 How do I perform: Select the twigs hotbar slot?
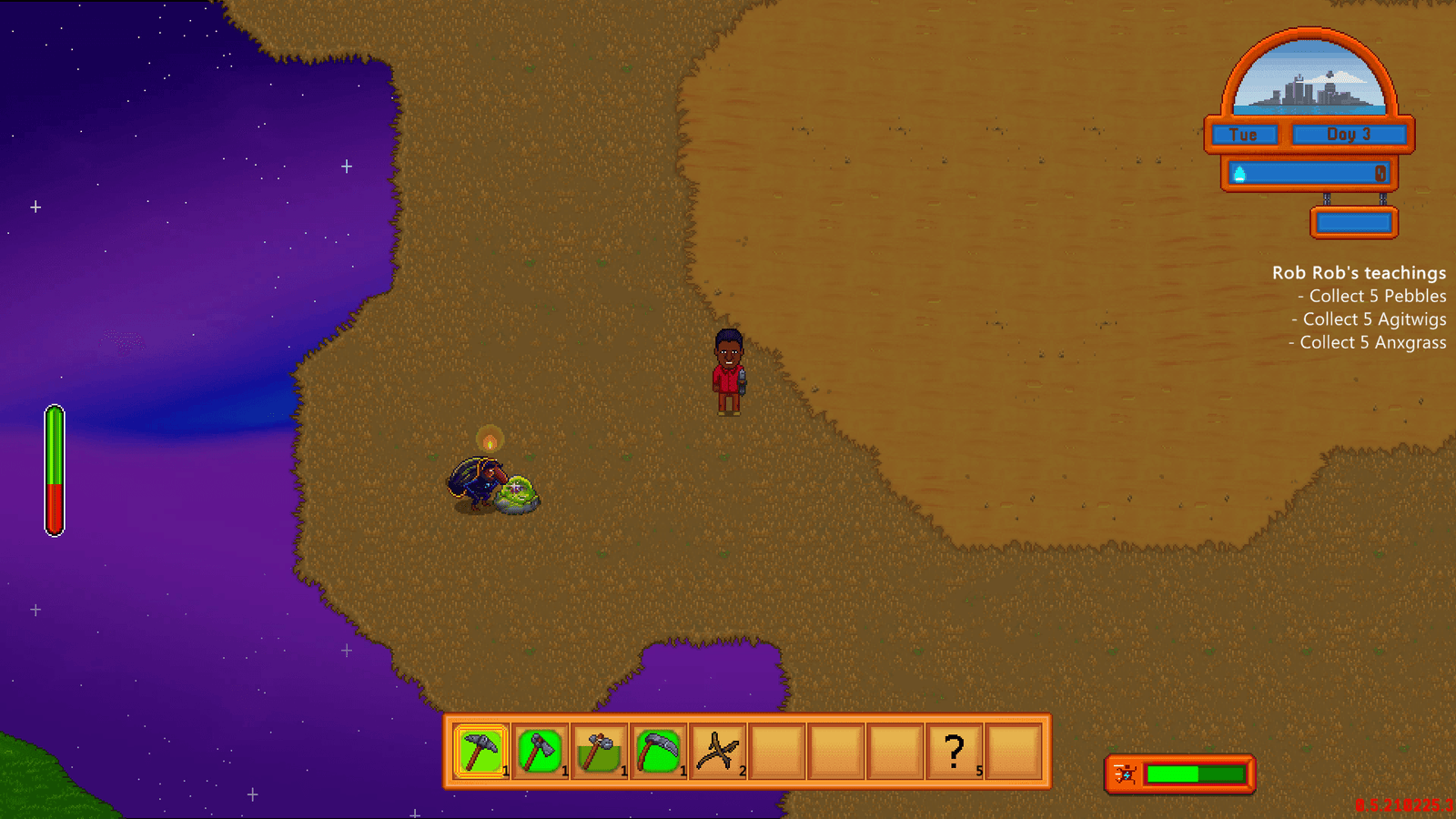pos(717,752)
